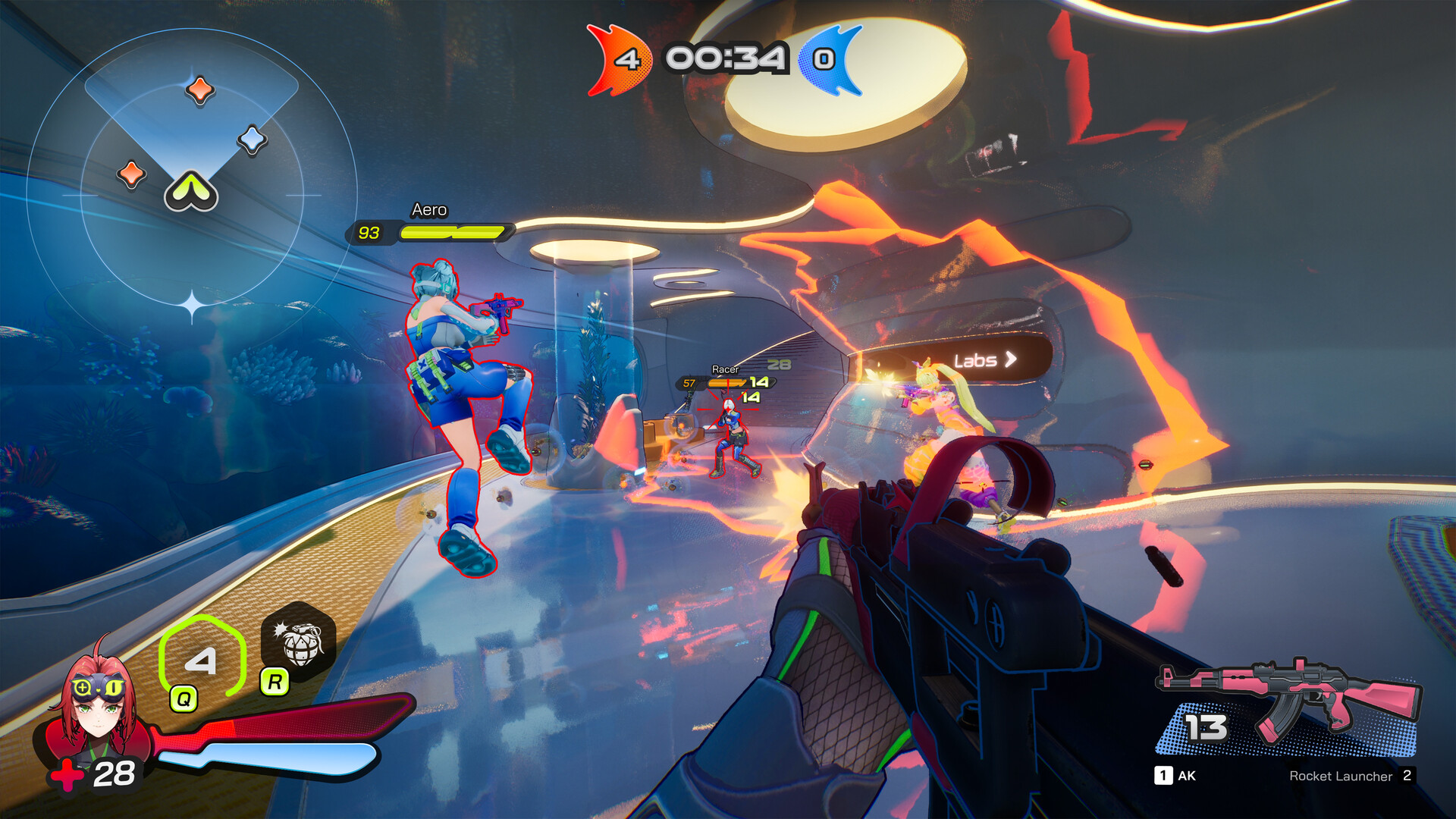Click Aero's floating nameplate
This screenshot has height=819, width=1456.
429,210
